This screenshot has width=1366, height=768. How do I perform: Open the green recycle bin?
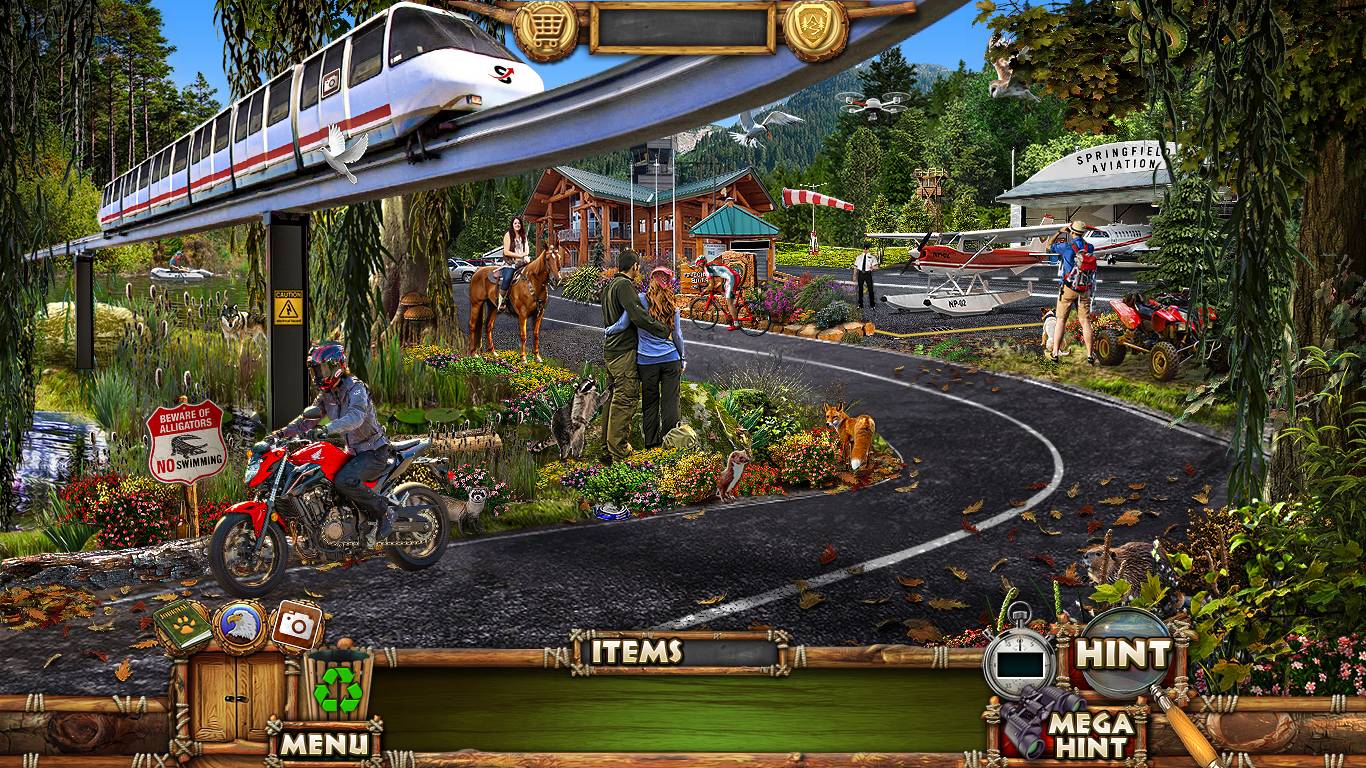tap(338, 689)
